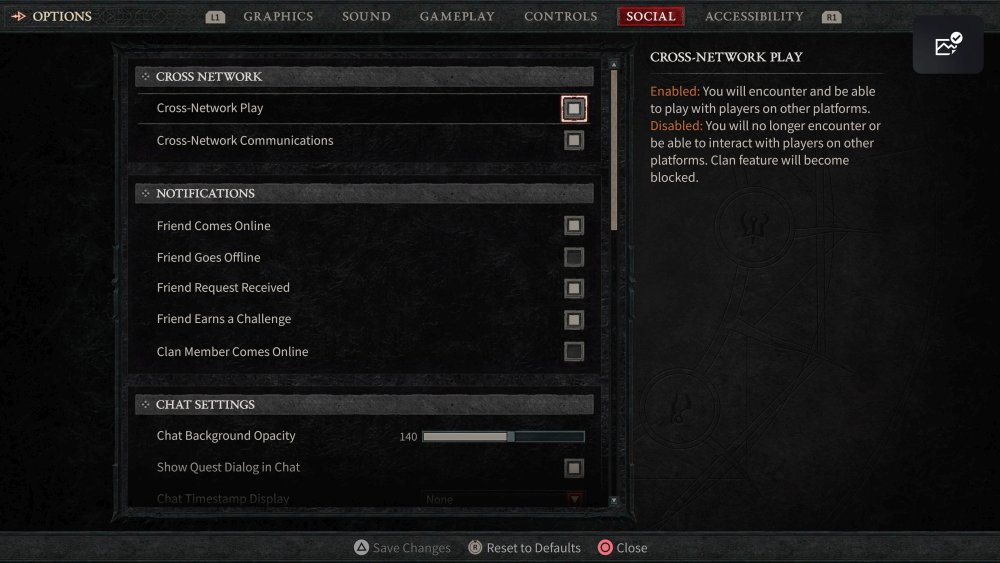The width and height of the screenshot is (1000, 563).
Task: Go to the Controls tab
Action: tap(560, 17)
